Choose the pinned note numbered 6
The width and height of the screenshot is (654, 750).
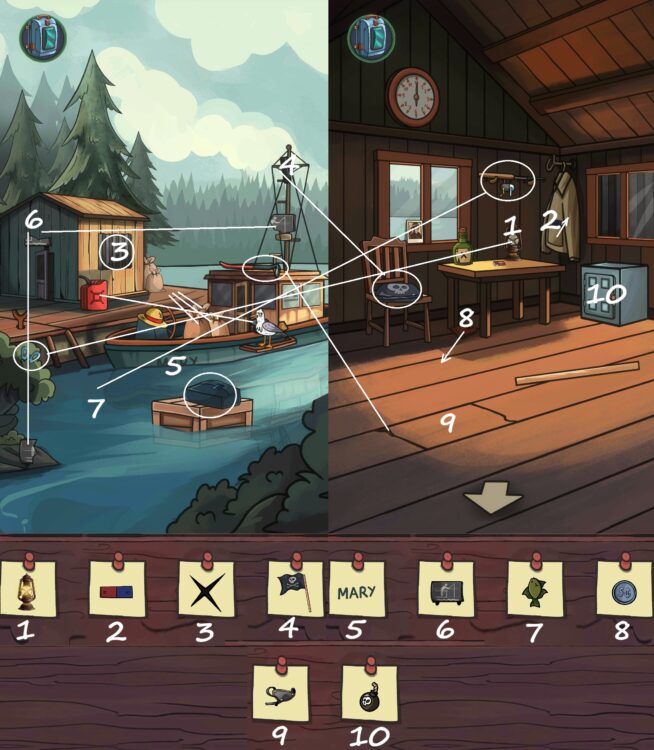point(446,589)
